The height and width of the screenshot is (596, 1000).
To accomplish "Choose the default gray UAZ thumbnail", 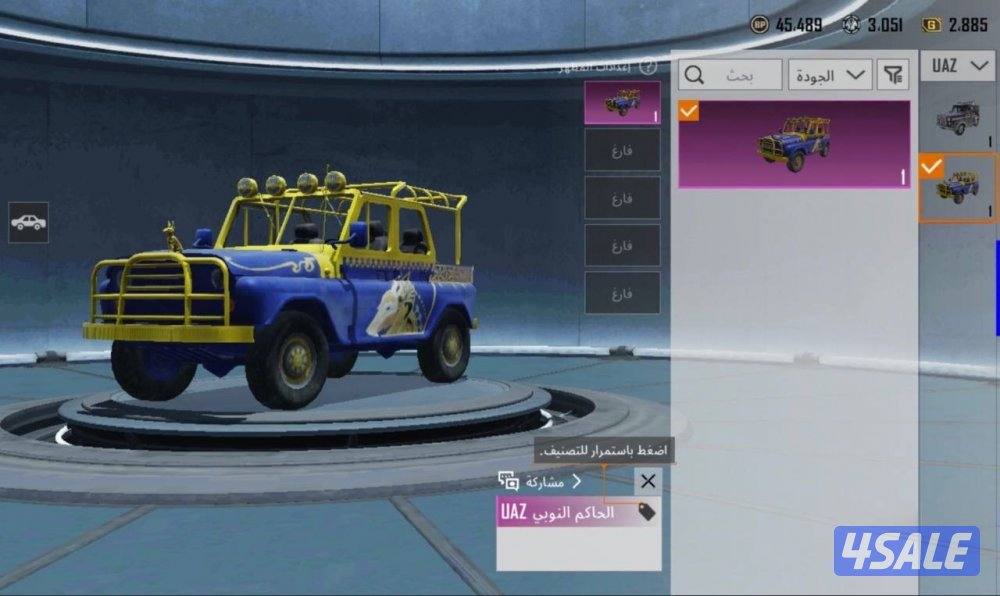I will pos(957,119).
